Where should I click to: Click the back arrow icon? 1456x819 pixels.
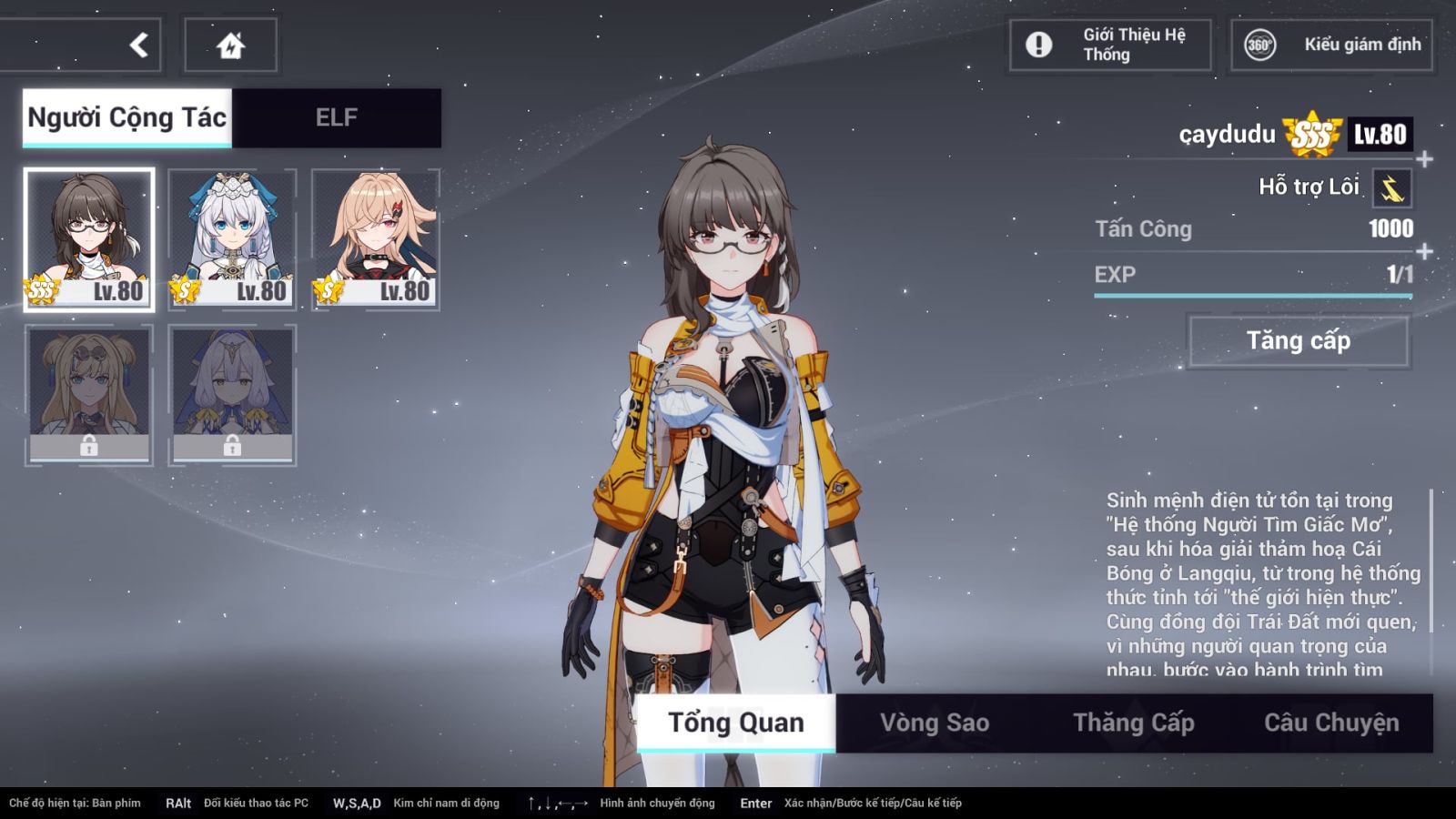click(x=136, y=44)
